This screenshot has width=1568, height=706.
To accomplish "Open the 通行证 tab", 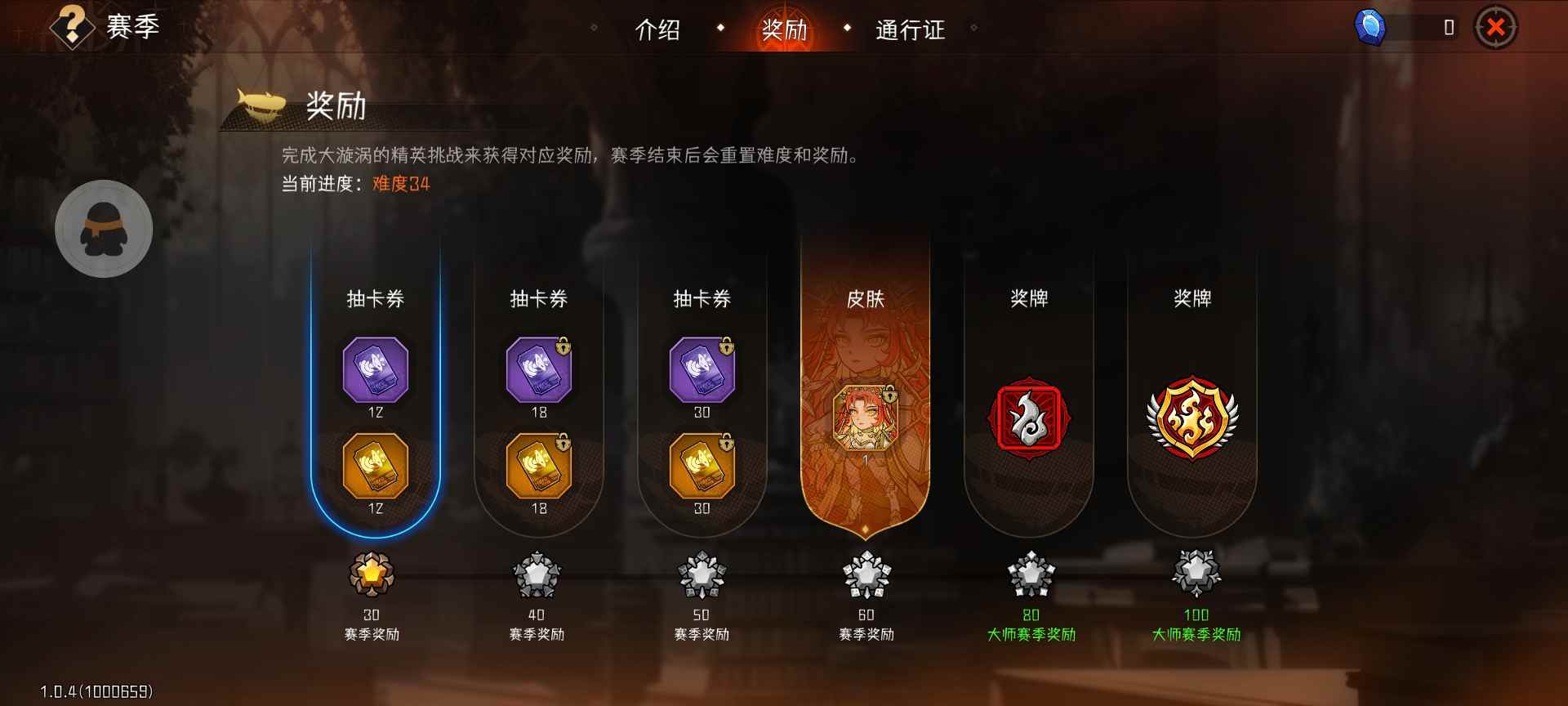I will point(909,31).
